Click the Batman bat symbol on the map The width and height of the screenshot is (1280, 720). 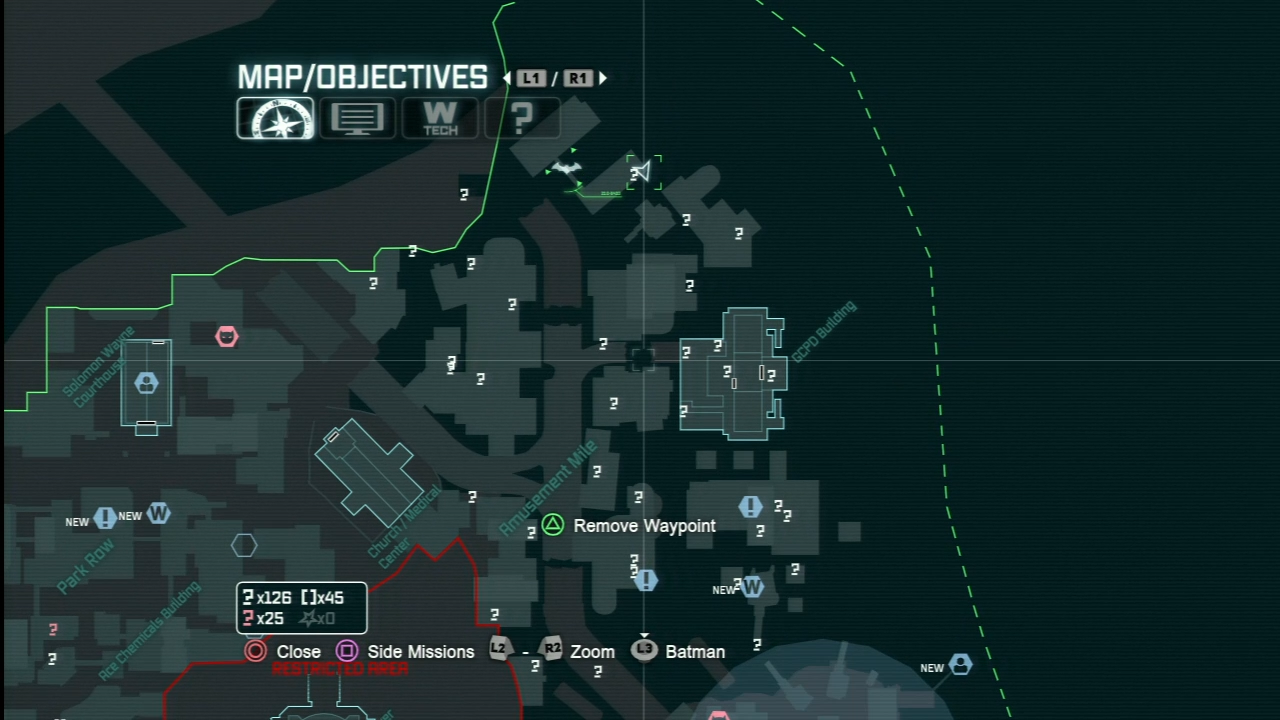pos(567,168)
